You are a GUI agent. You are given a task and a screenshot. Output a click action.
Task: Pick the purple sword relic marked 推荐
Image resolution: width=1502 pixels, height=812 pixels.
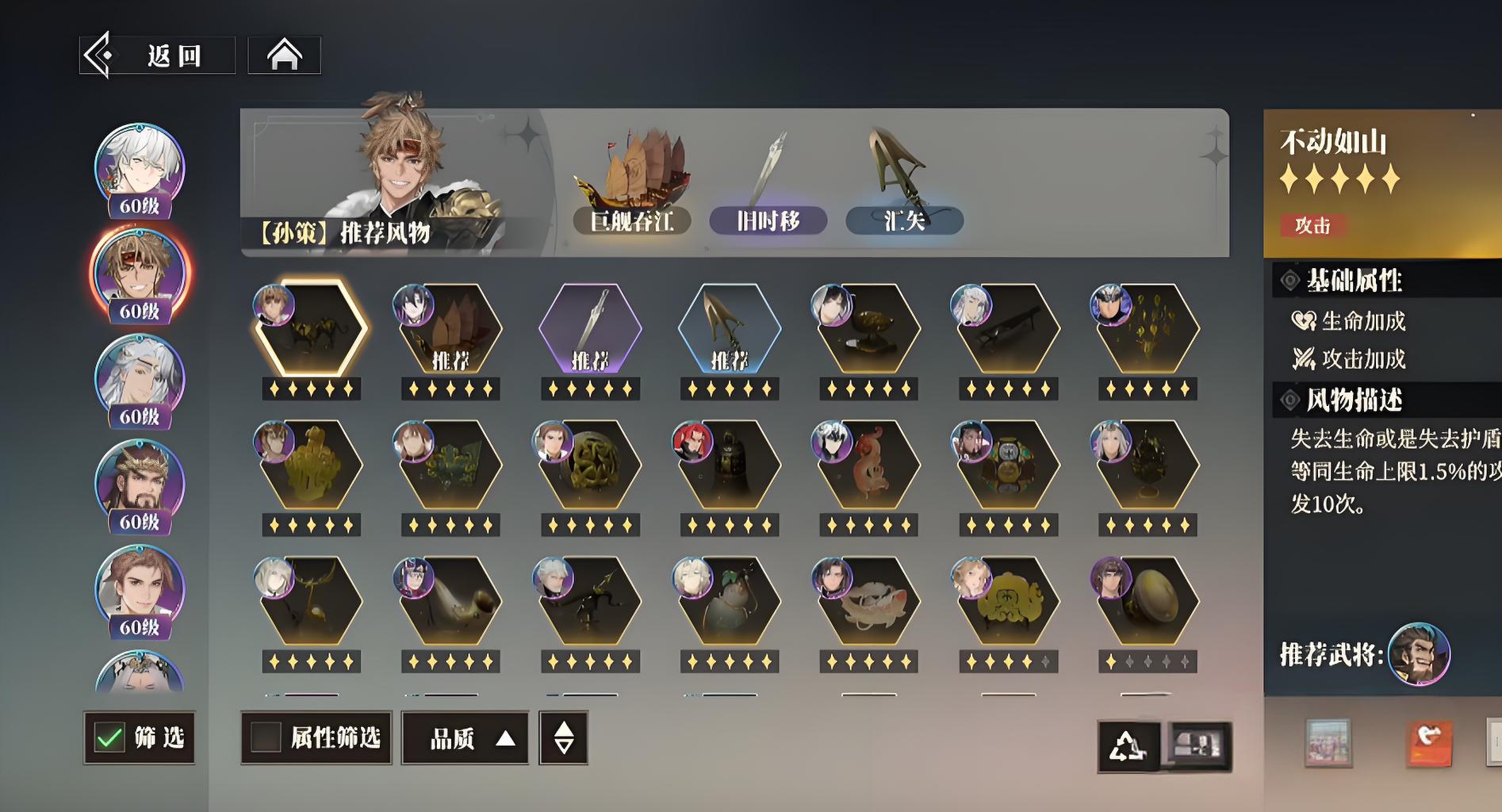tap(590, 328)
